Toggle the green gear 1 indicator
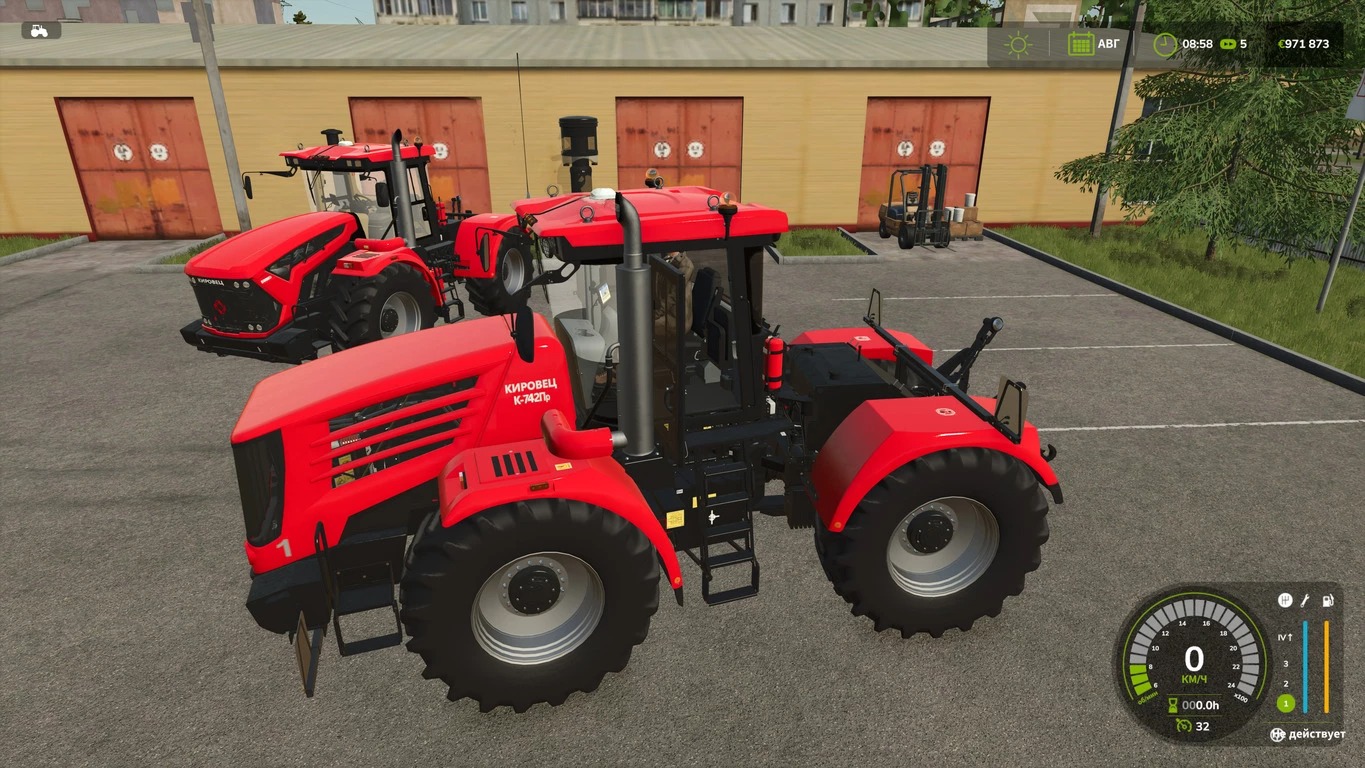 click(1285, 704)
